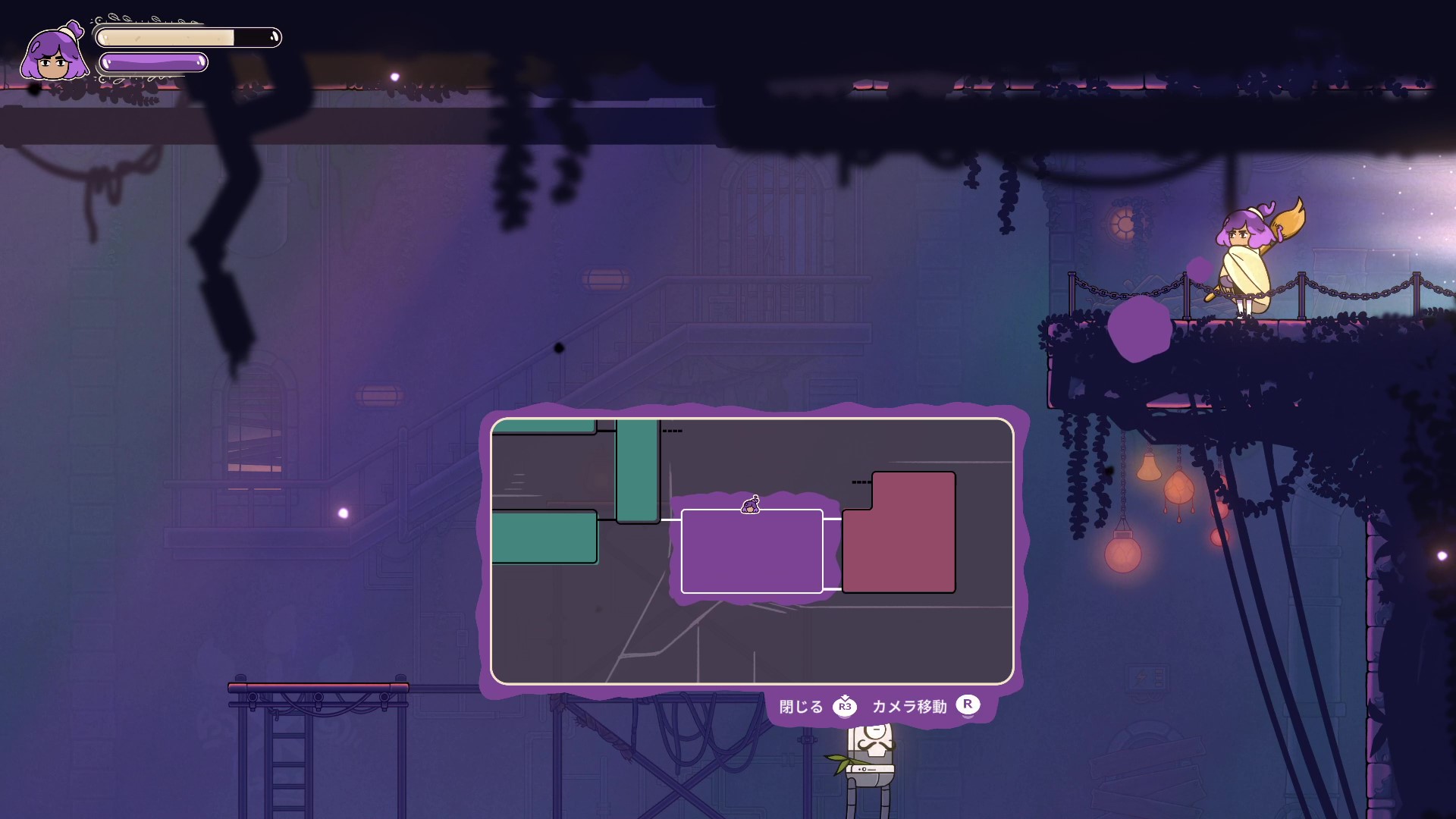1456x819 pixels.
Task: Select the purple current room on map
Action: 752,551
